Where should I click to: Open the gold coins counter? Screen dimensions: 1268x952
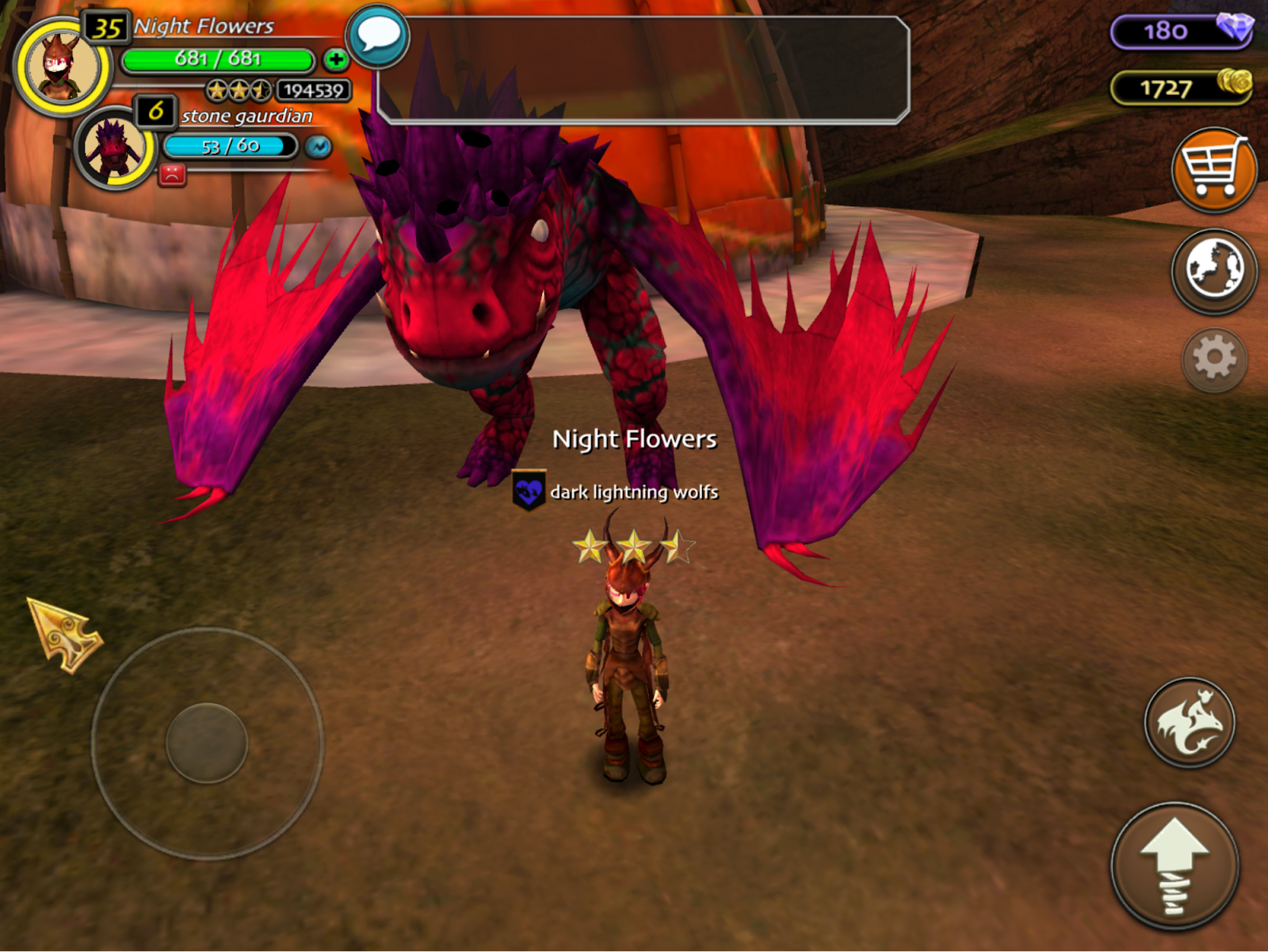tap(1181, 87)
